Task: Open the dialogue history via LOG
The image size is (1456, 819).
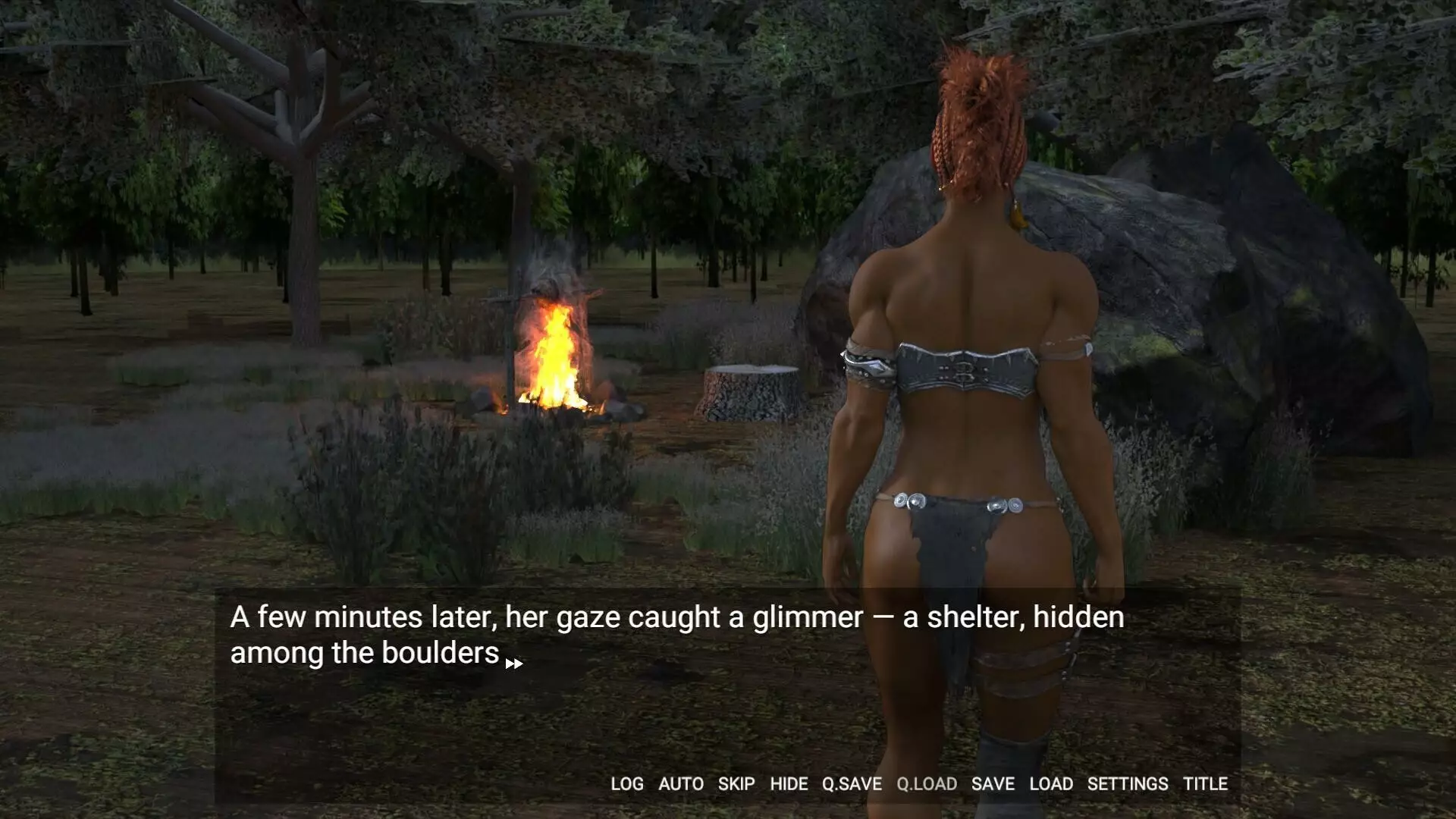Action: (x=627, y=784)
